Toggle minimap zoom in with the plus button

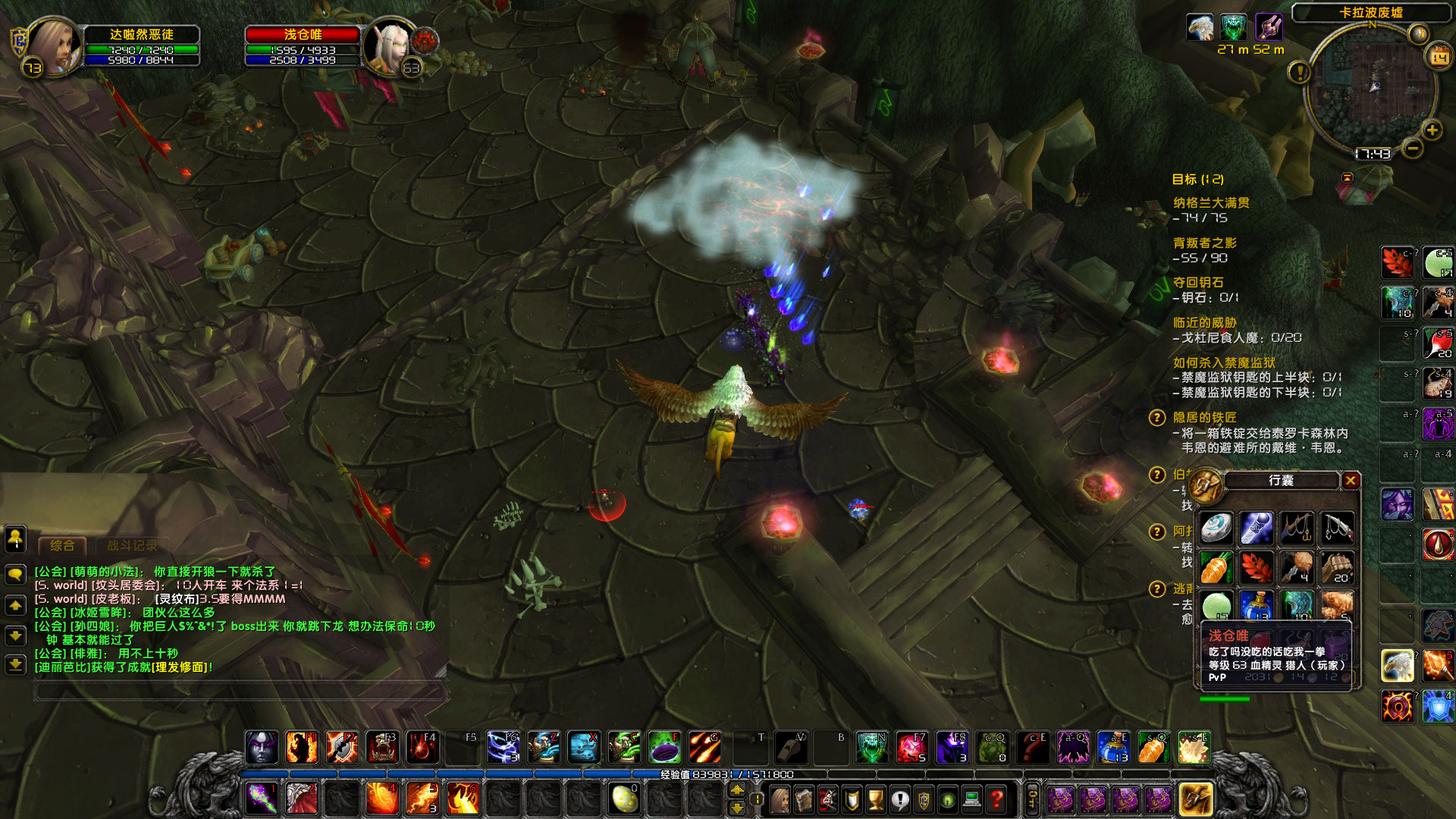tap(1432, 130)
